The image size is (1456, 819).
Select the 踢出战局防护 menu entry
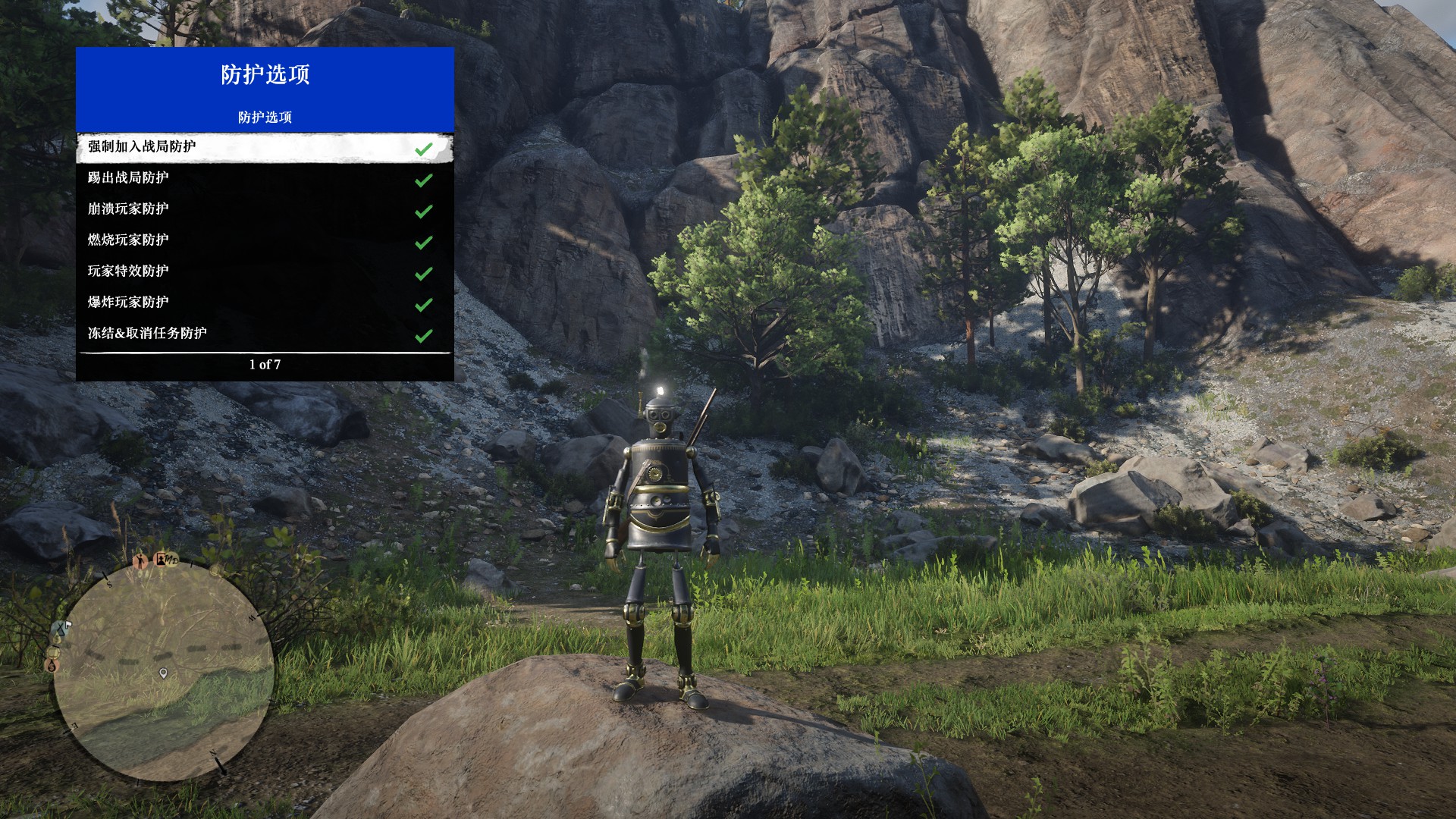click(x=264, y=178)
